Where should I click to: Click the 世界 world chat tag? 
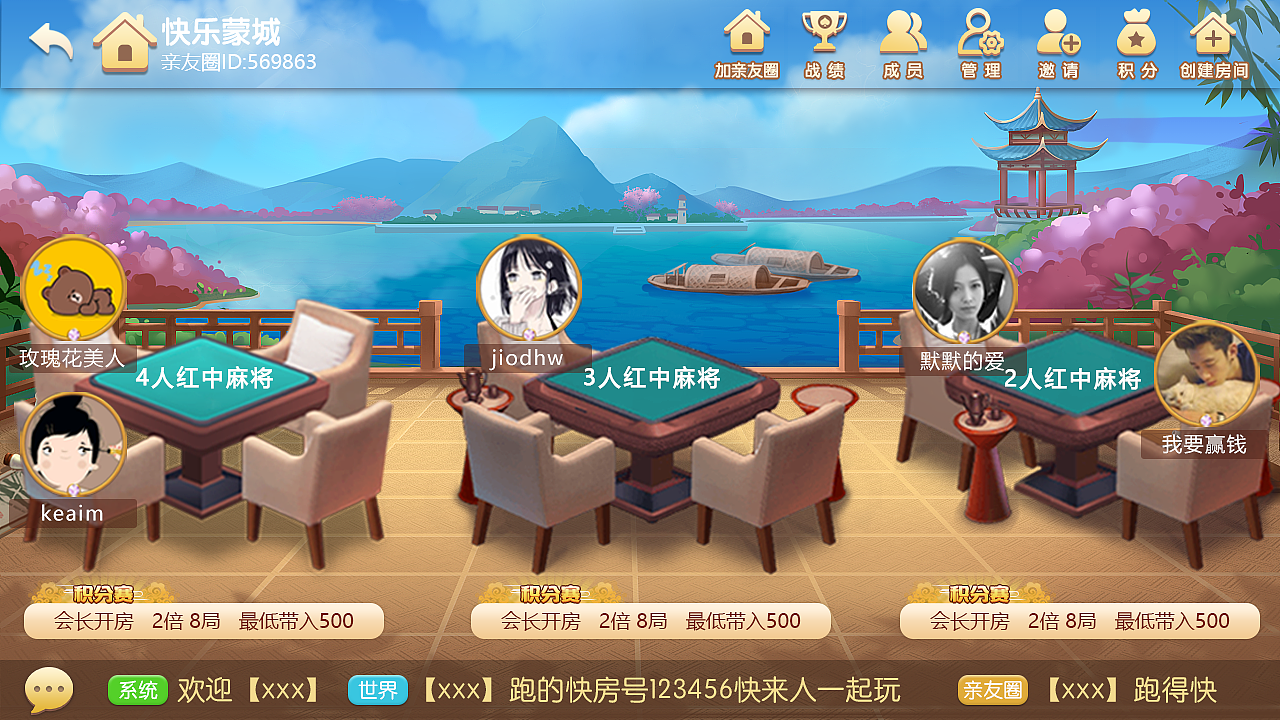pyautogui.click(x=377, y=690)
